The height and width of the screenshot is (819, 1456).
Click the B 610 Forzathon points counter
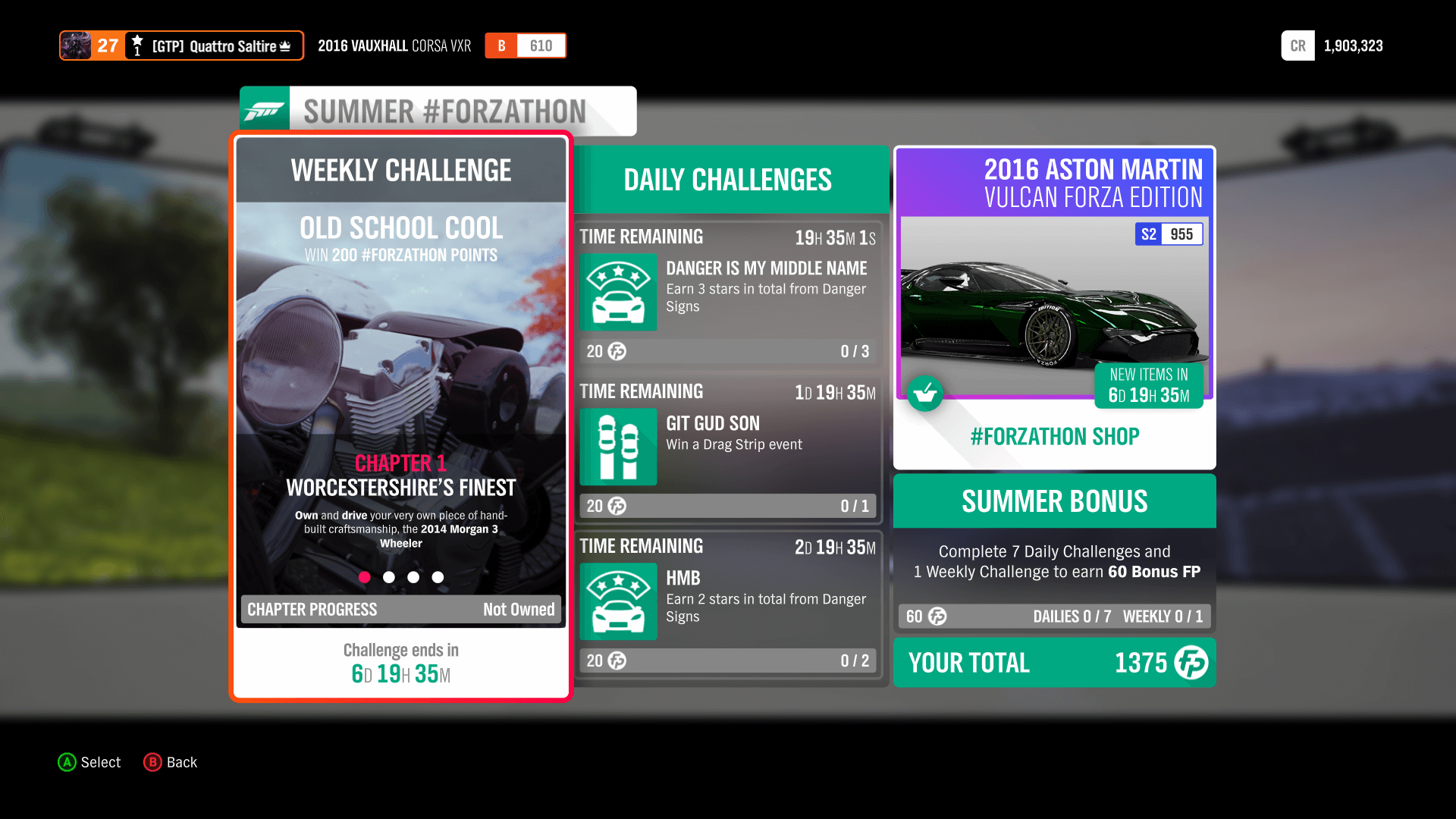tap(526, 45)
